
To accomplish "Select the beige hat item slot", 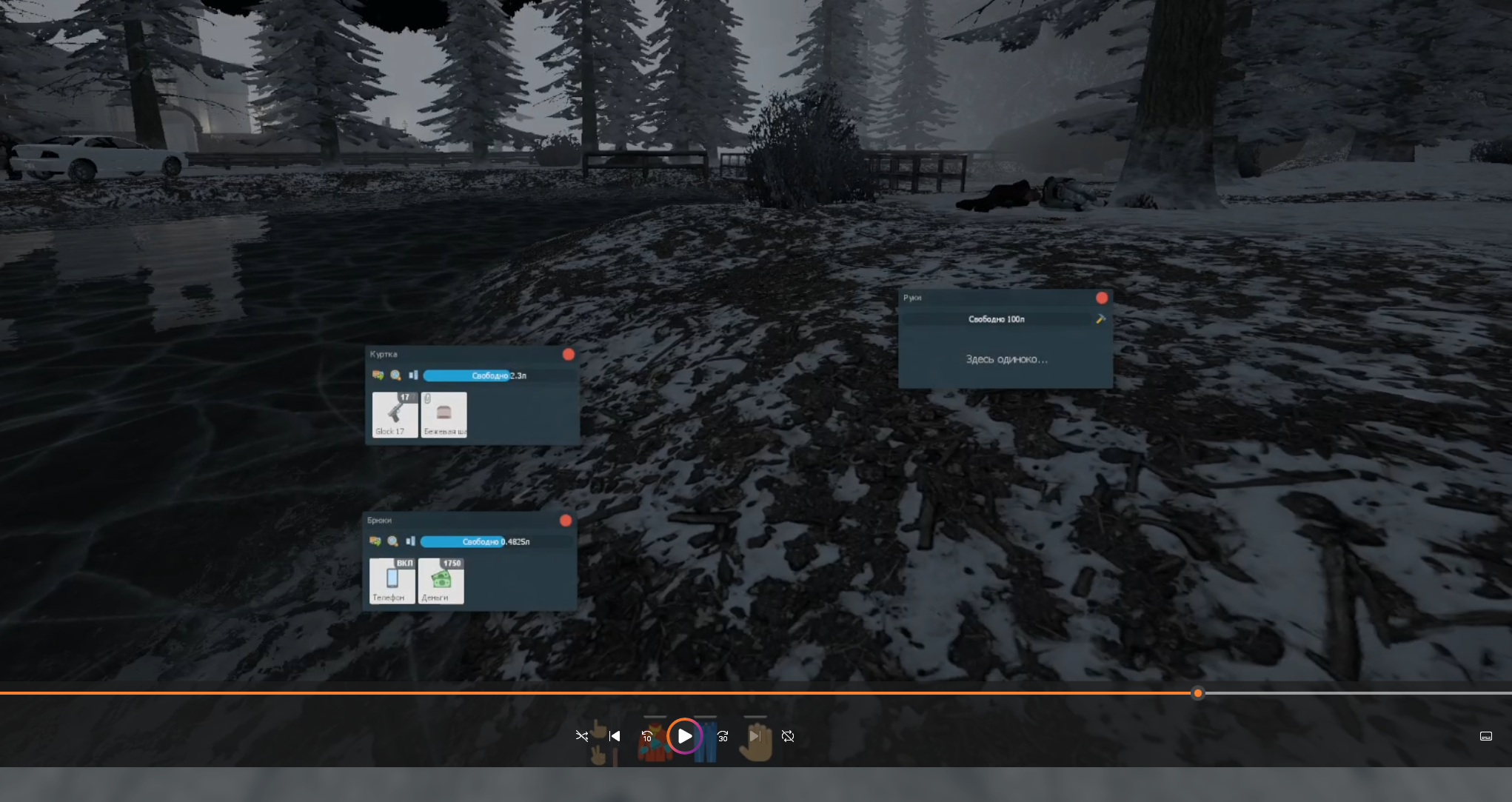I will pyautogui.click(x=444, y=415).
